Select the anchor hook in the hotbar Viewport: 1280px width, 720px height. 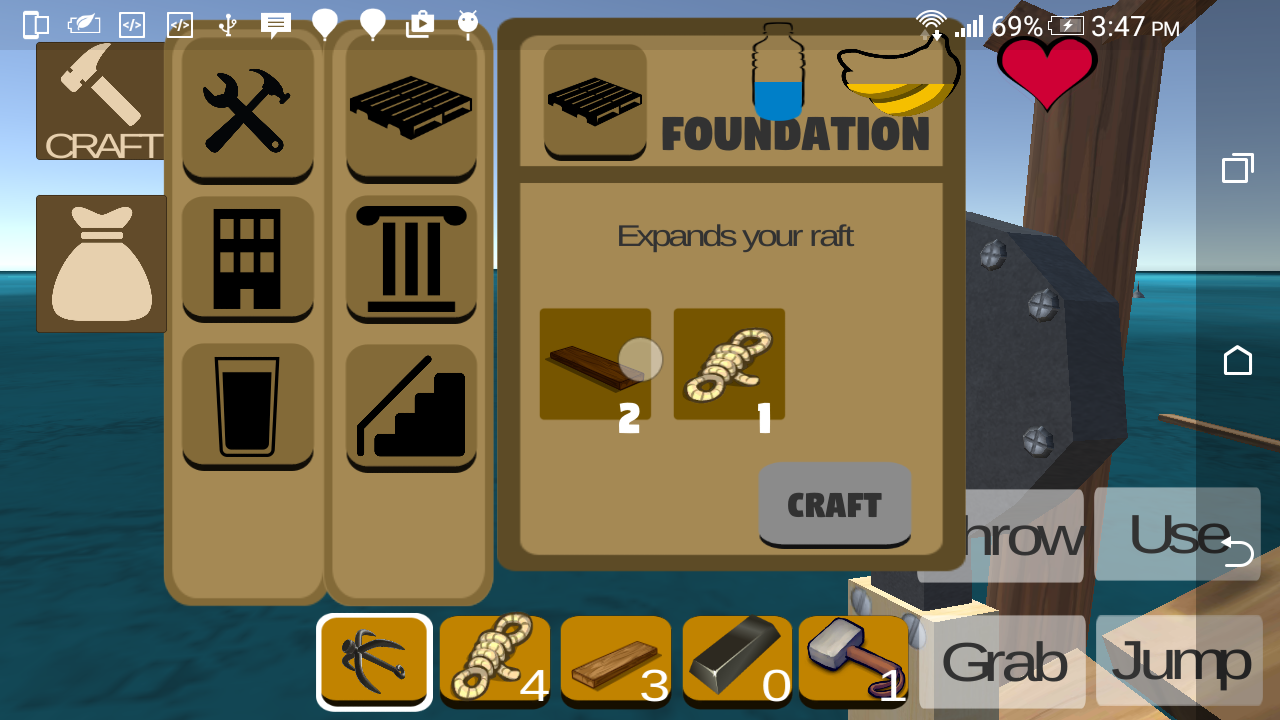coord(374,660)
